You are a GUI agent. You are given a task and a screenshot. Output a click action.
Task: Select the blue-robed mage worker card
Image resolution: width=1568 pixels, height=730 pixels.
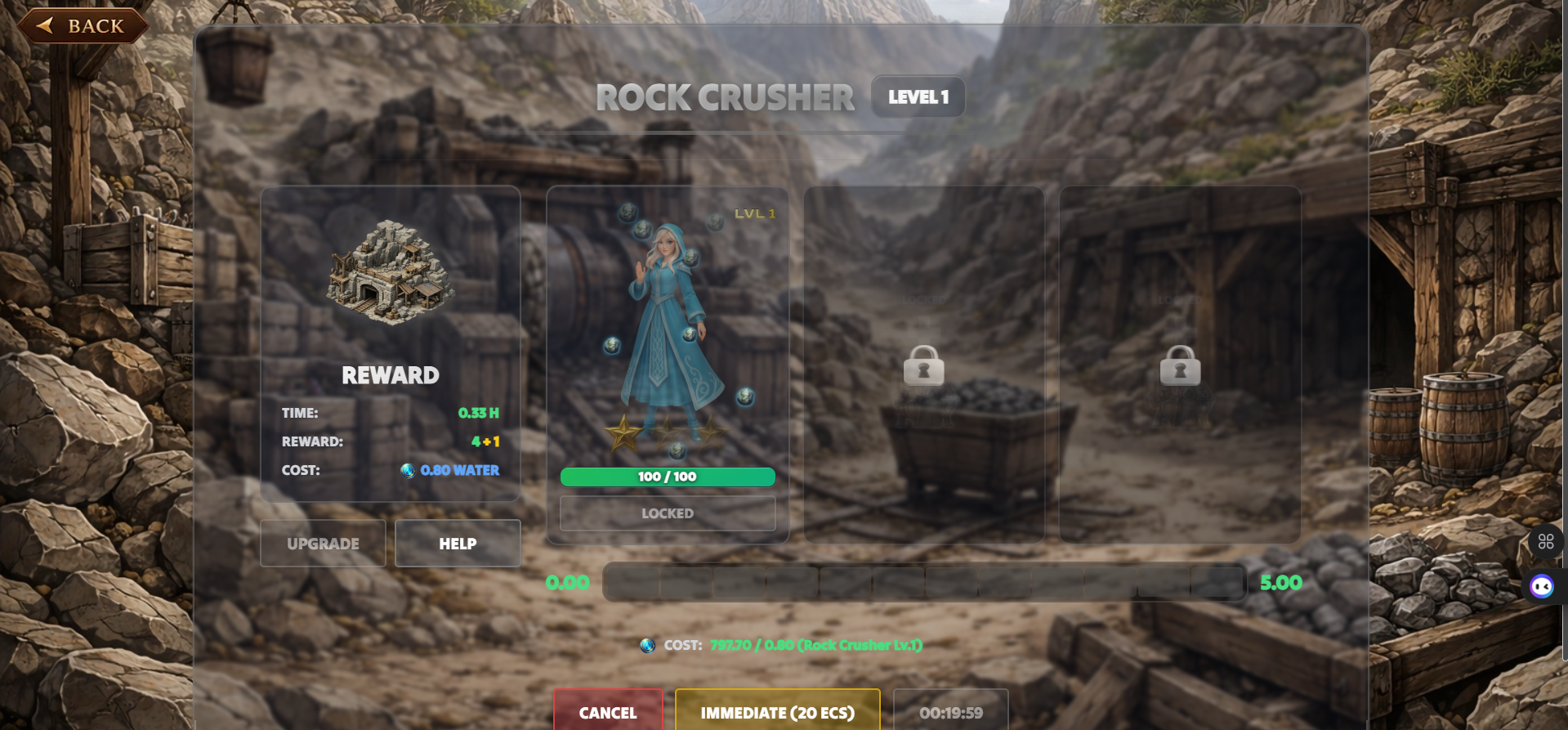(x=667, y=335)
